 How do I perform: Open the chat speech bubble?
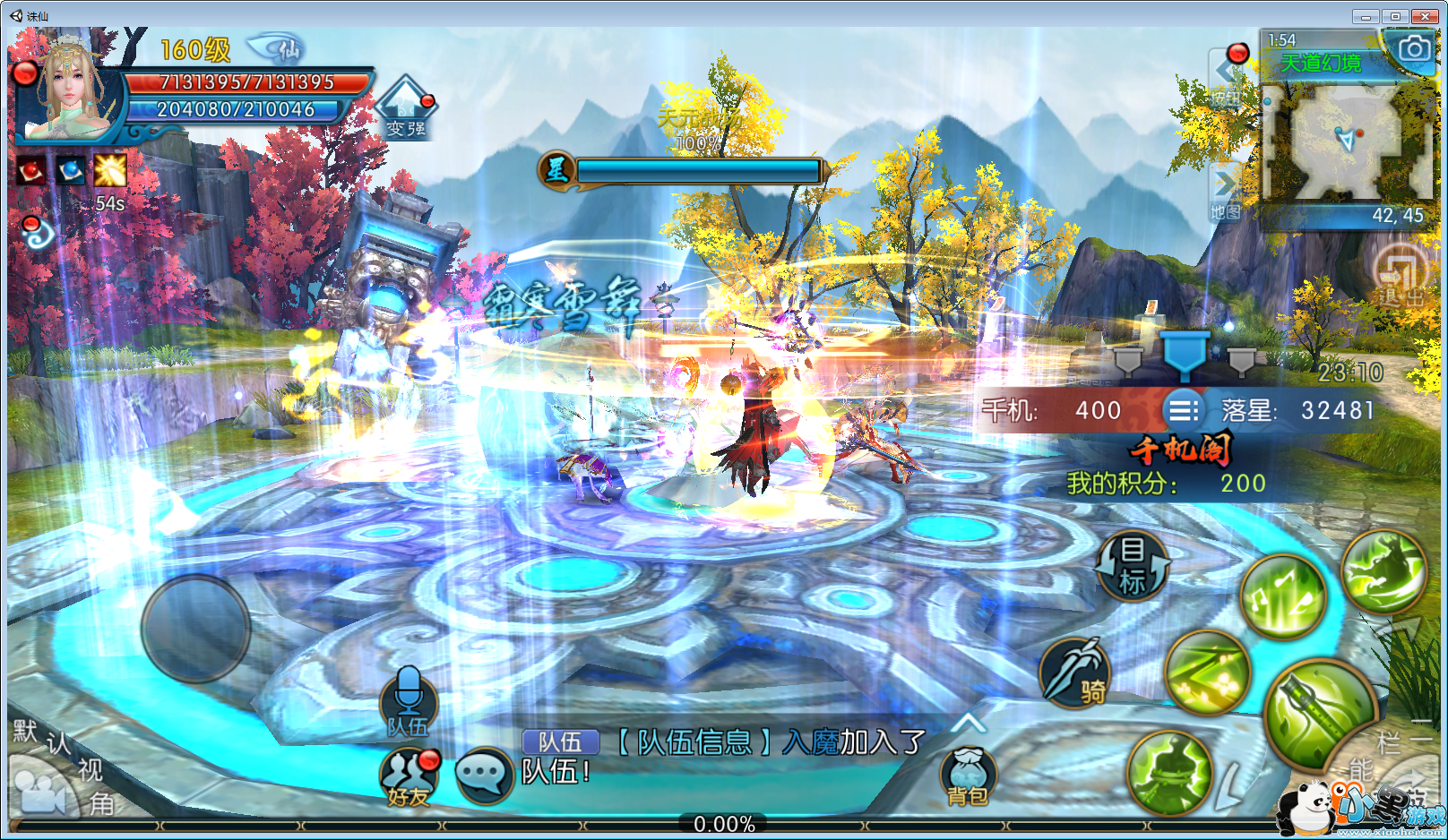pos(484,774)
